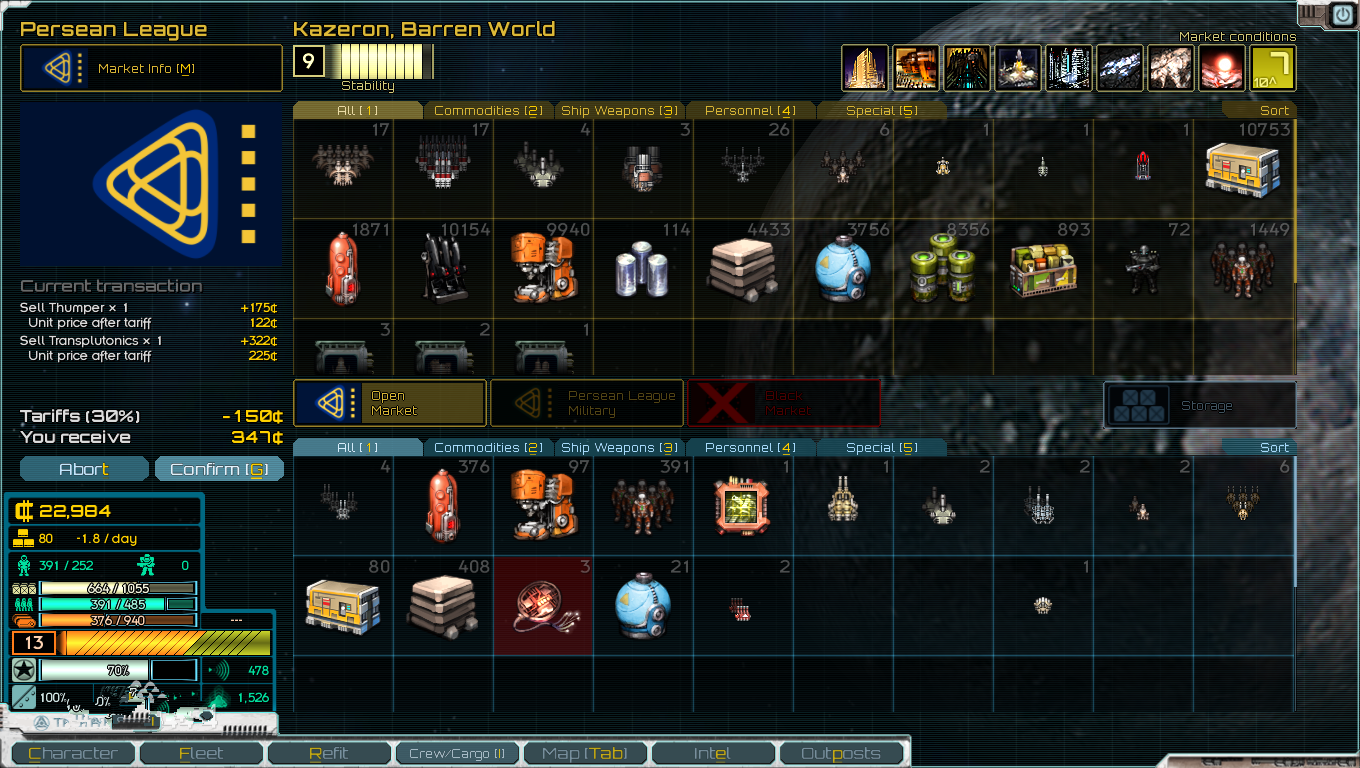Show player cargo Commodities tab

(488, 447)
